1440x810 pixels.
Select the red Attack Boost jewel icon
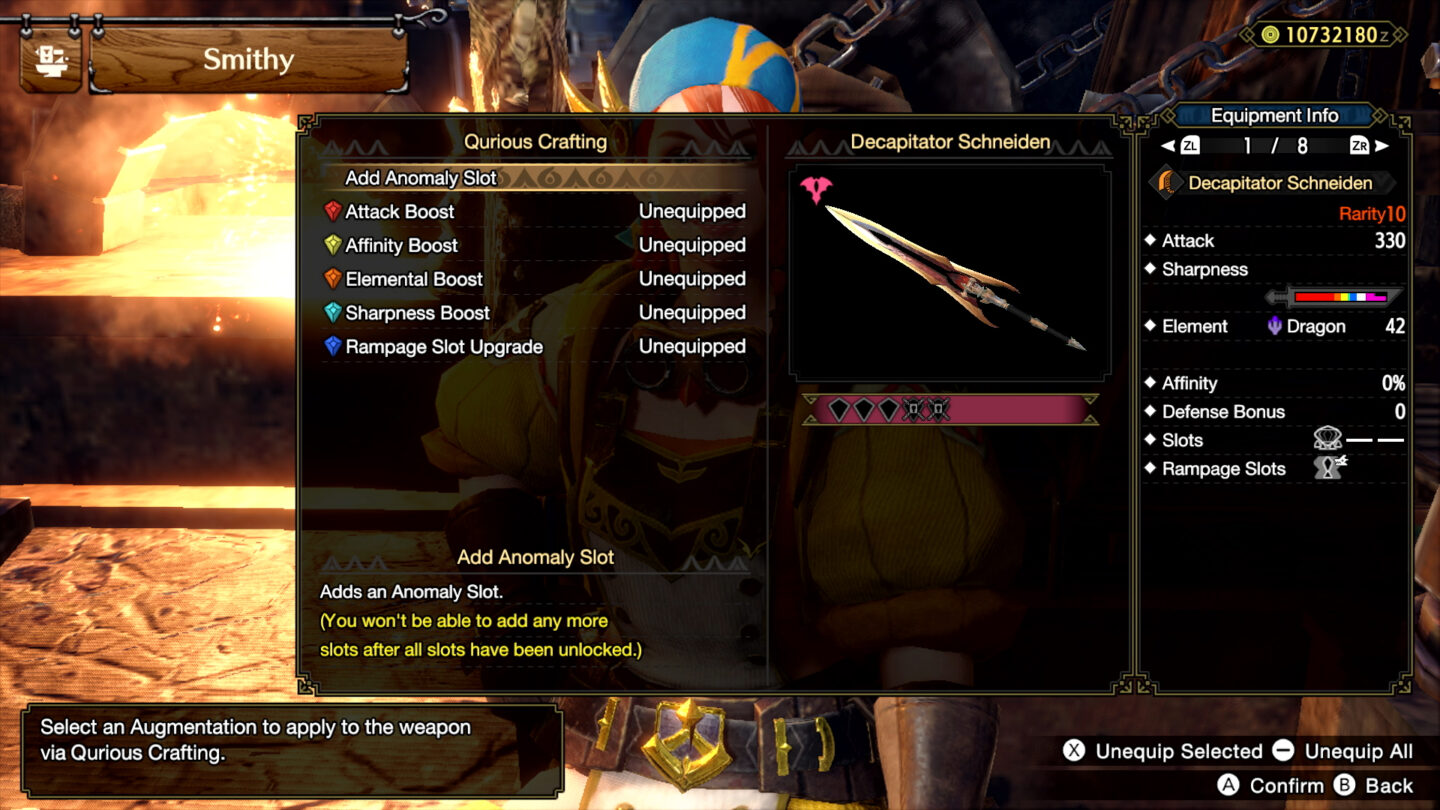coord(333,211)
